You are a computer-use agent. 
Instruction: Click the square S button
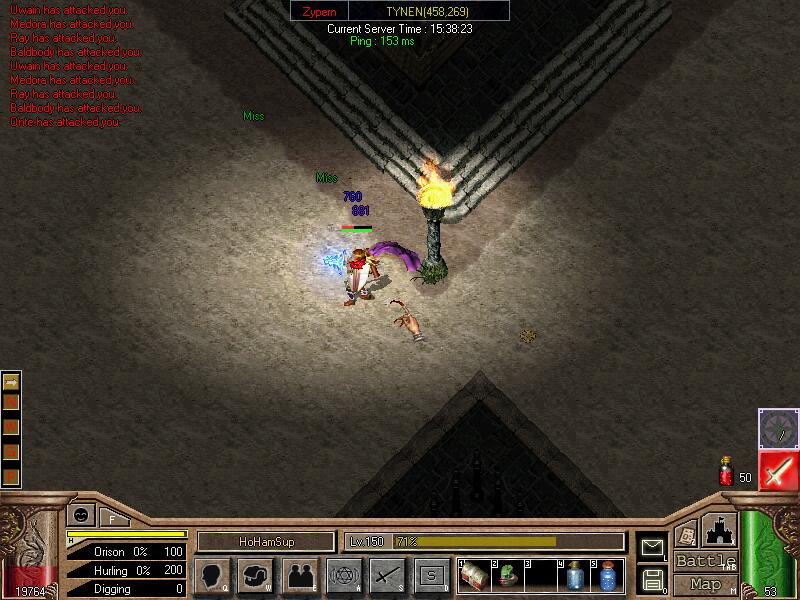[x=431, y=576]
